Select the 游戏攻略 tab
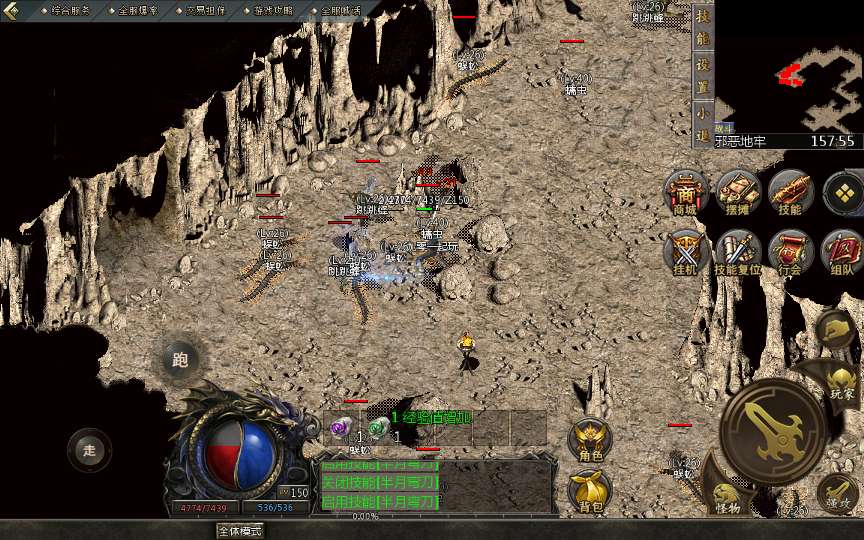This screenshot has width=864, height=540. (x=273, y=10)
